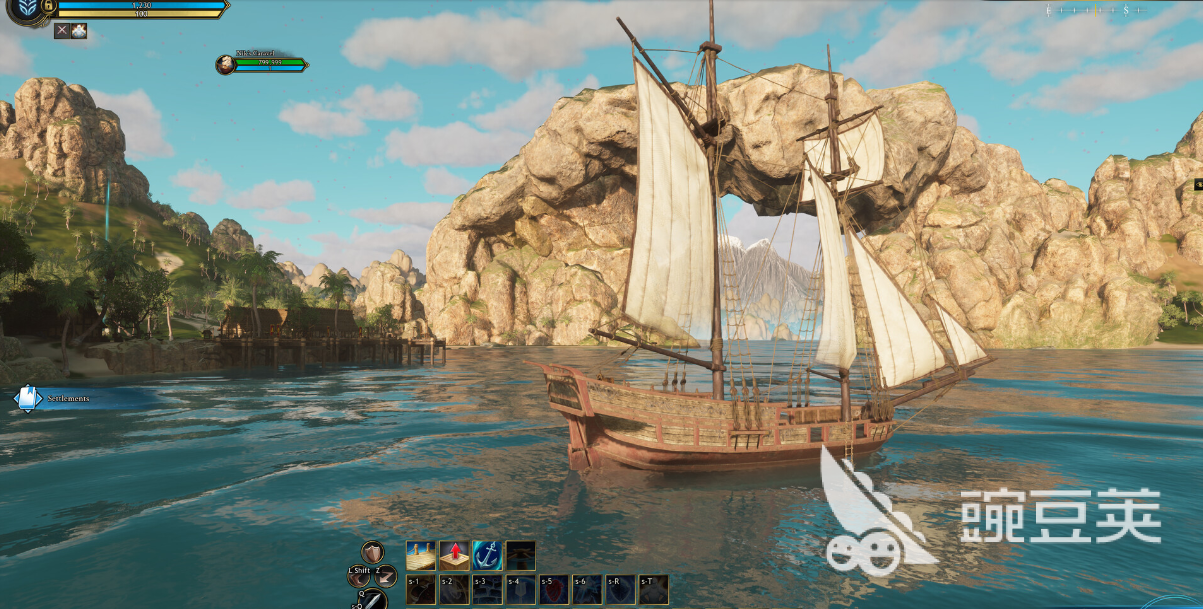The height and width of the screenshot is (609, 1203).
Task: Select Nik's Caravel ship portrait
Action: [x=225, y=65]
